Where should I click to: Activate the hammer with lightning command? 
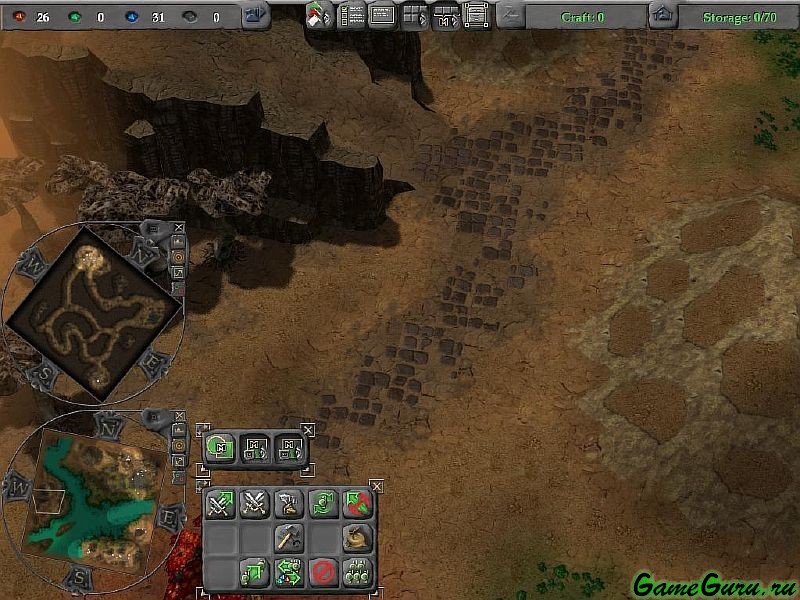(x=288, y=505)
